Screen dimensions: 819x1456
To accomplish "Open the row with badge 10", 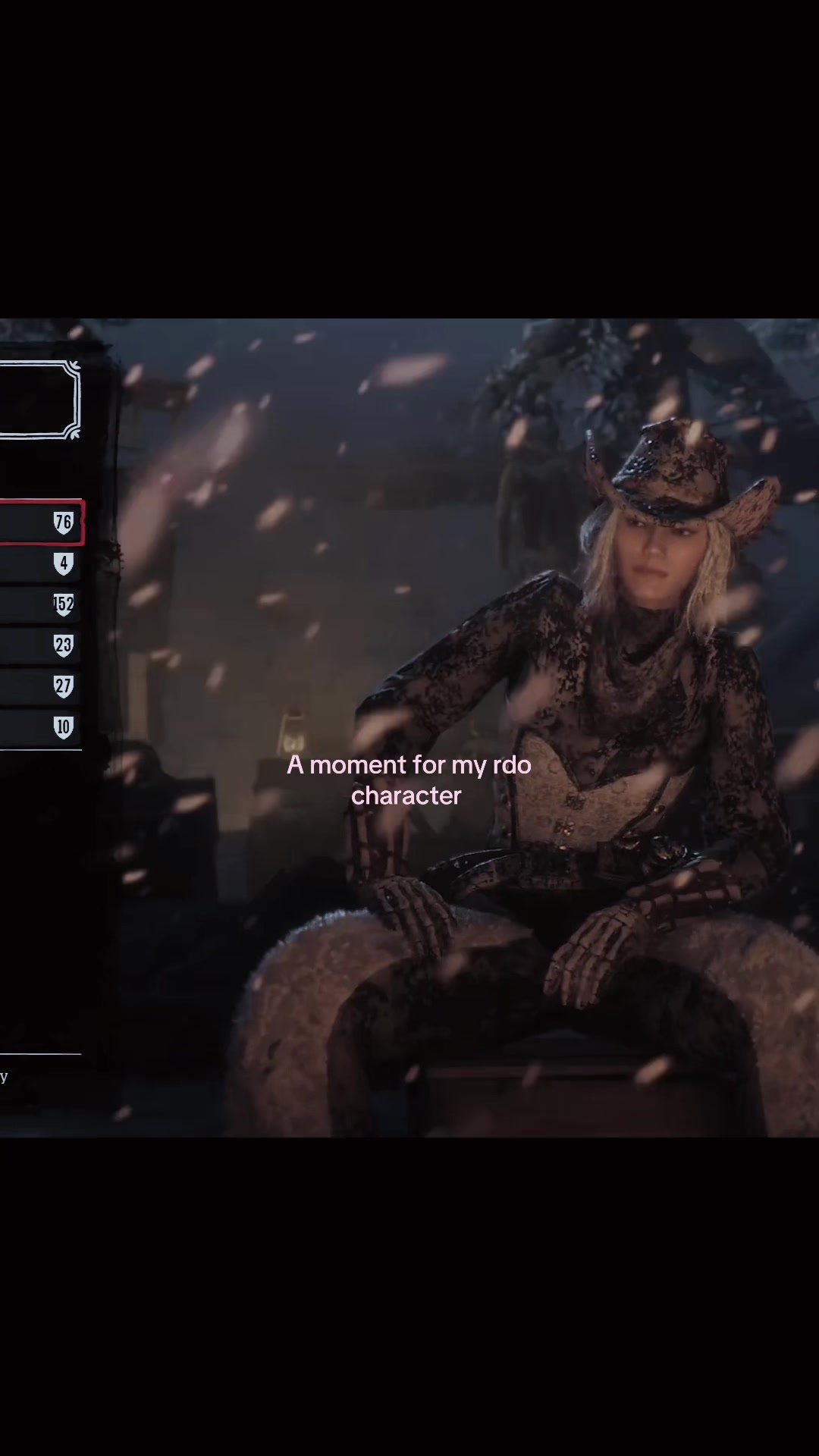I will [39, 727].
